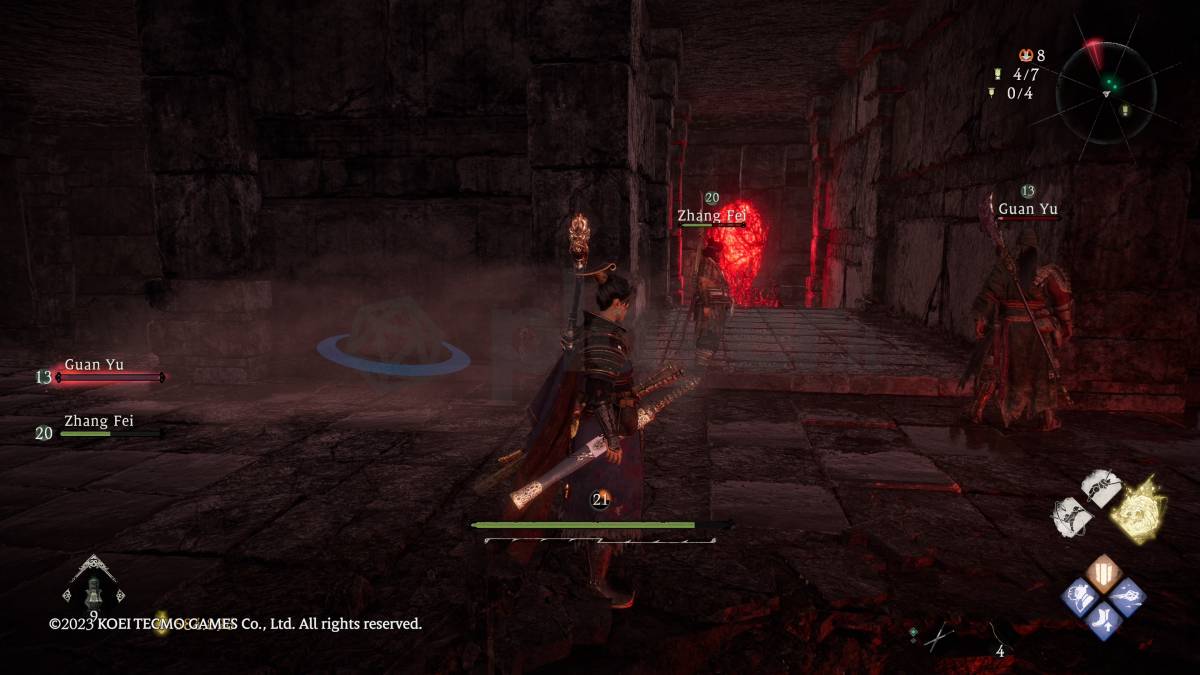Pick the crossed arrows ranged weapon slot

(938, 637)
